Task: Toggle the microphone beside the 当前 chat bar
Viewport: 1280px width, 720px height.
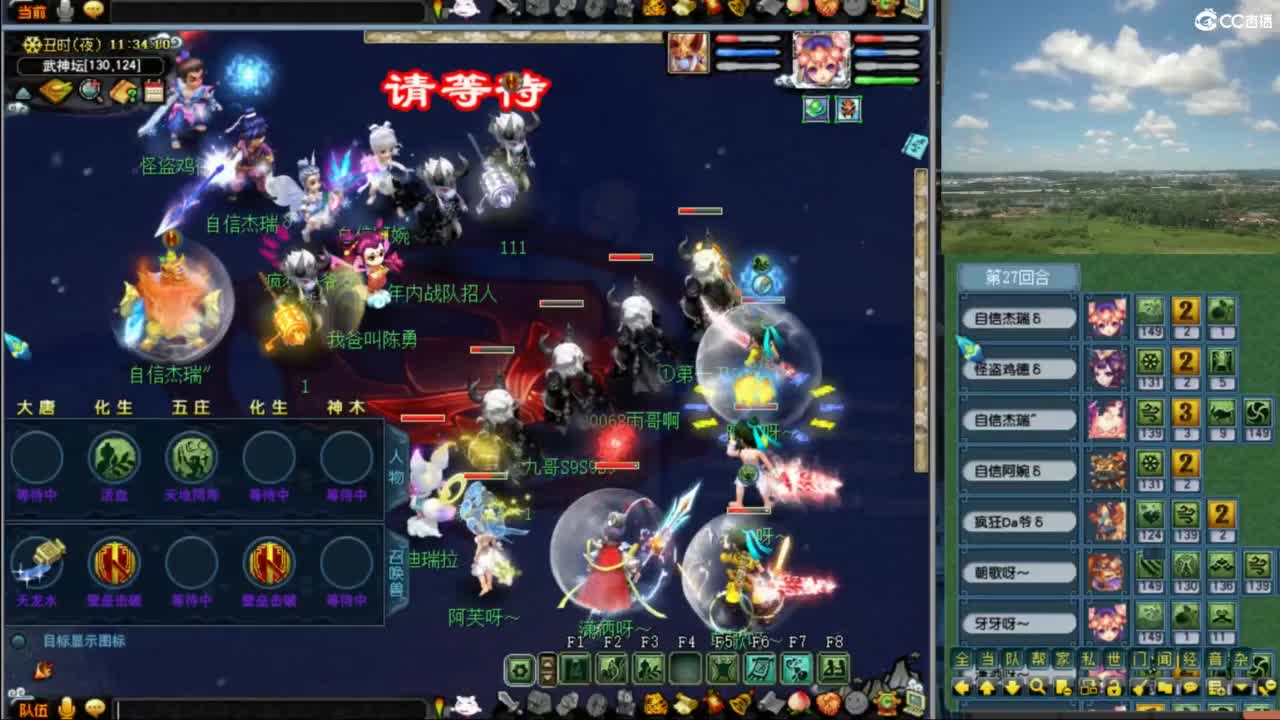Action: (64, 9)
